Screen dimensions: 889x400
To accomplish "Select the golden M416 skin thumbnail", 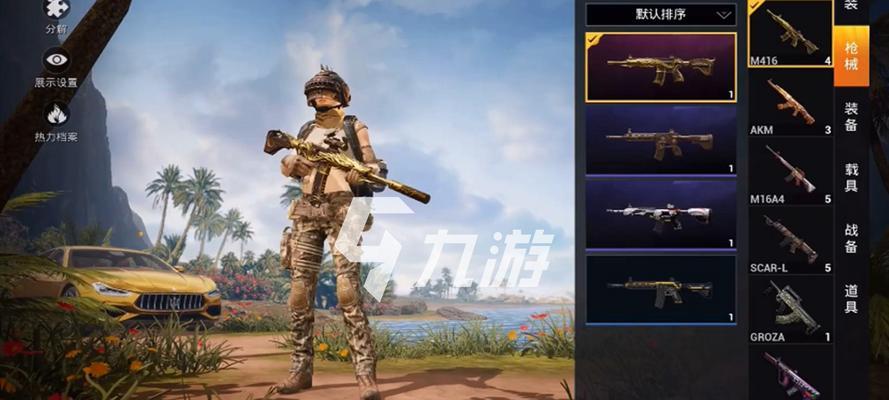I will [x=661, y=67].
